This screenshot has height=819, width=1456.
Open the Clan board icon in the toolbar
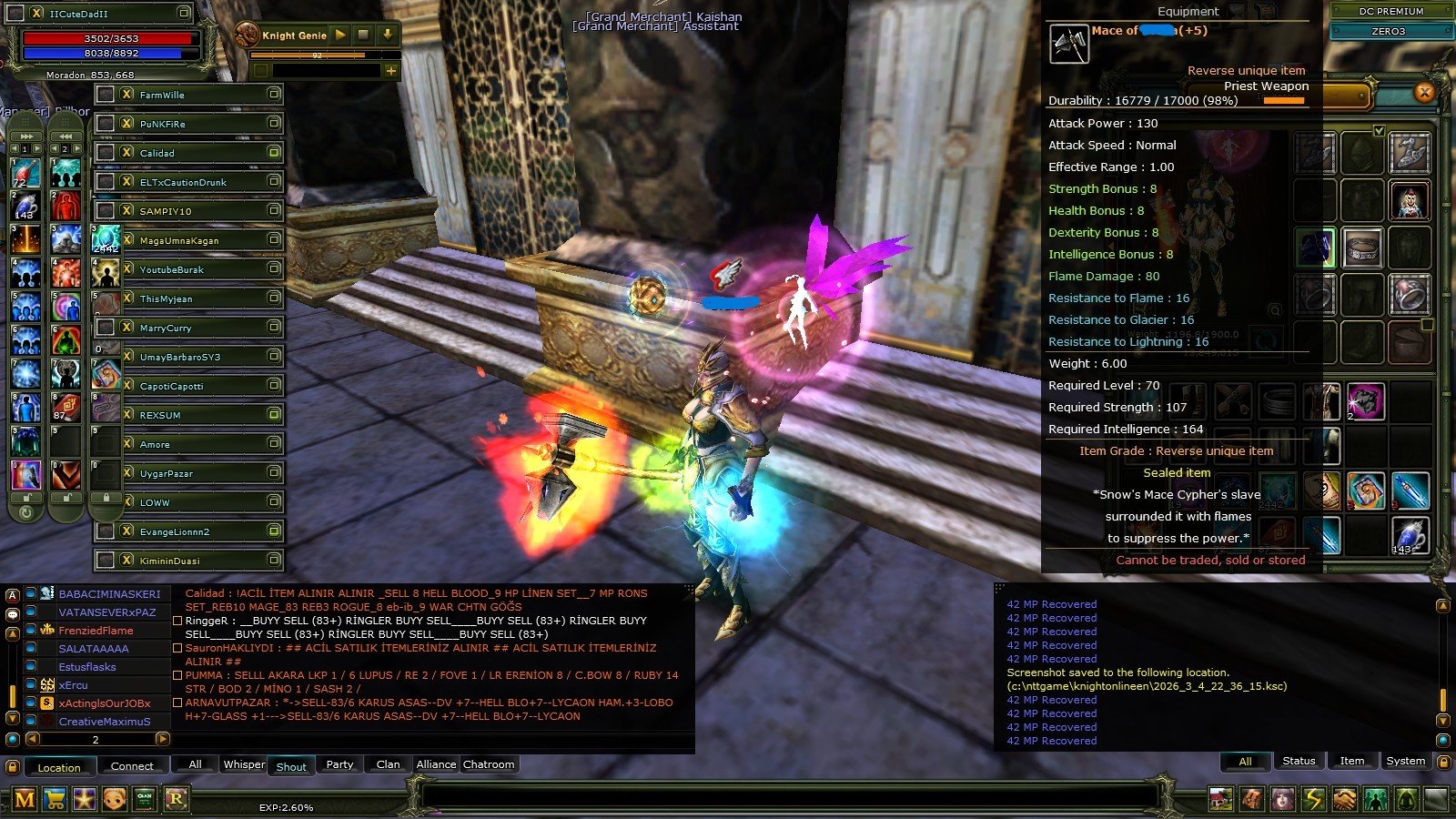click(145, 798)
